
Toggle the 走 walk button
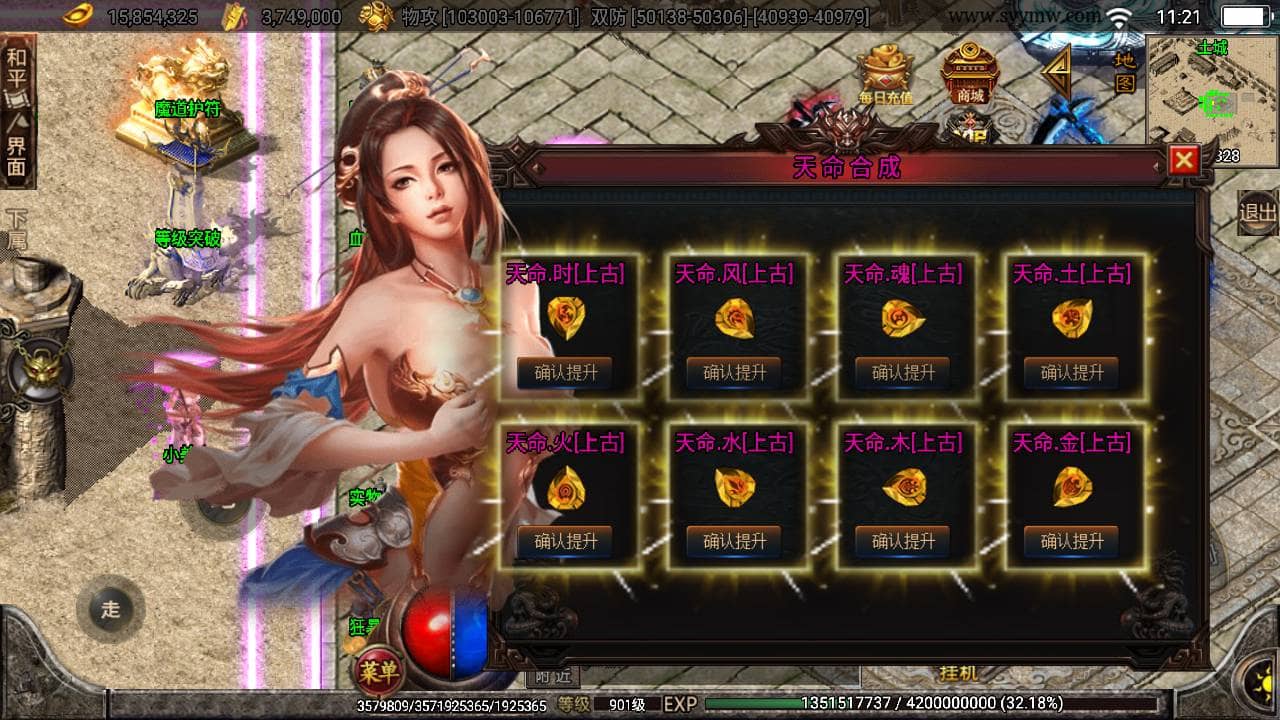[x=109, y=609]
